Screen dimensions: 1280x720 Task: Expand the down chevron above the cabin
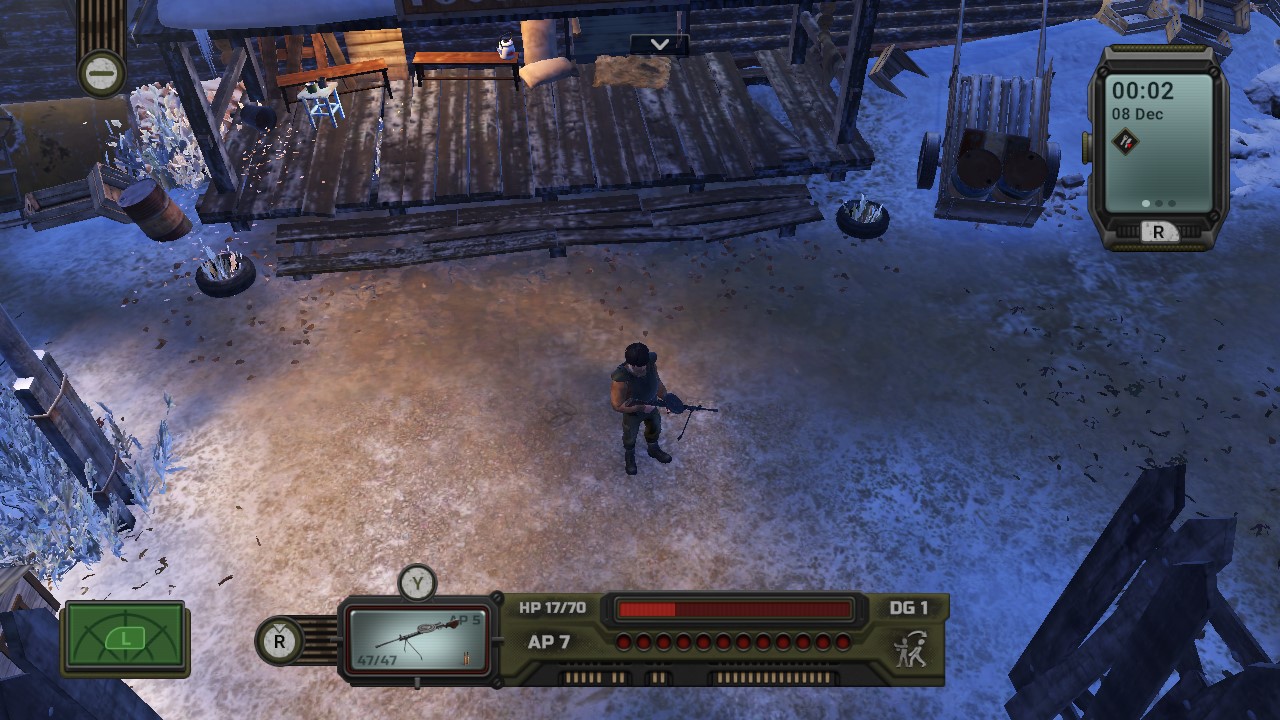pos(659,44)
